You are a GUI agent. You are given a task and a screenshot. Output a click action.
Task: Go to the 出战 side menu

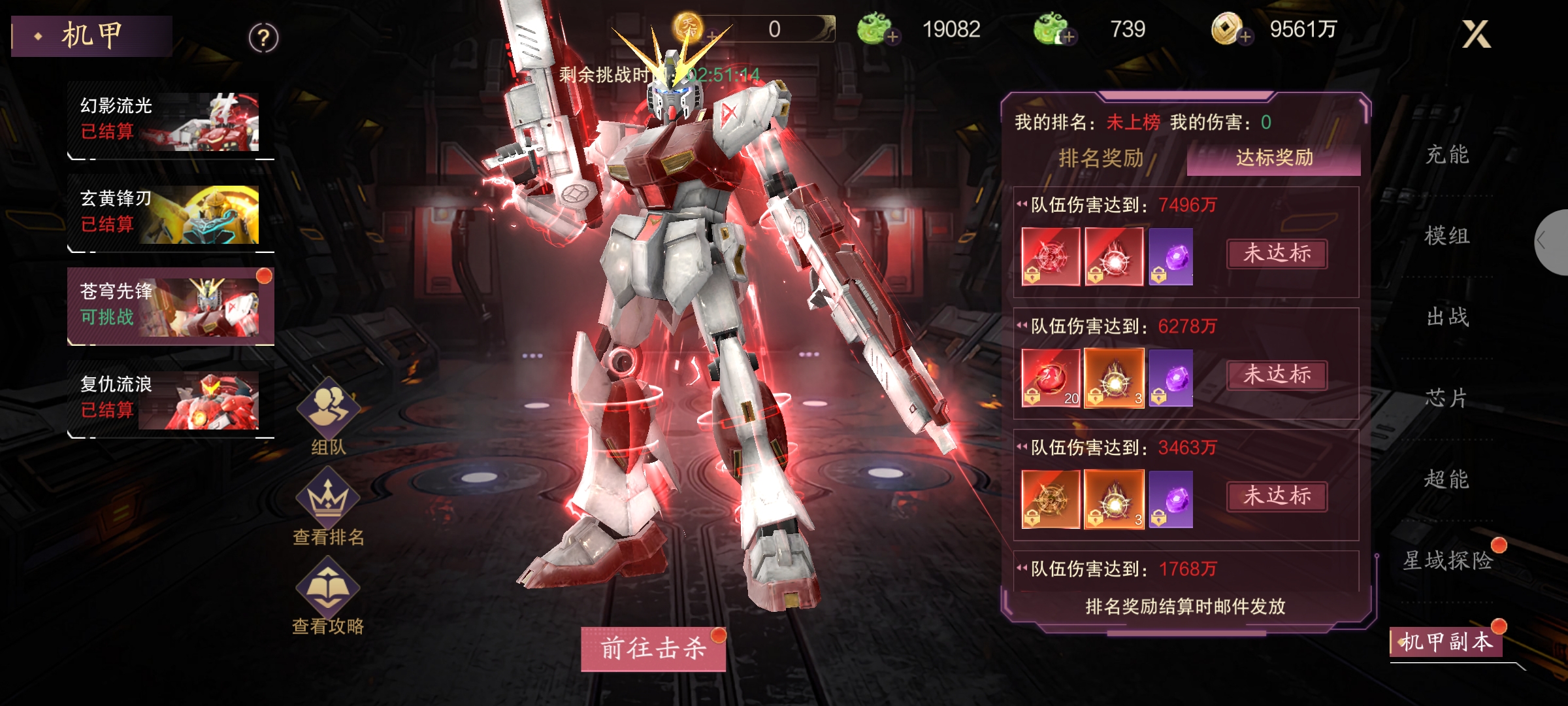(1446, 317)
